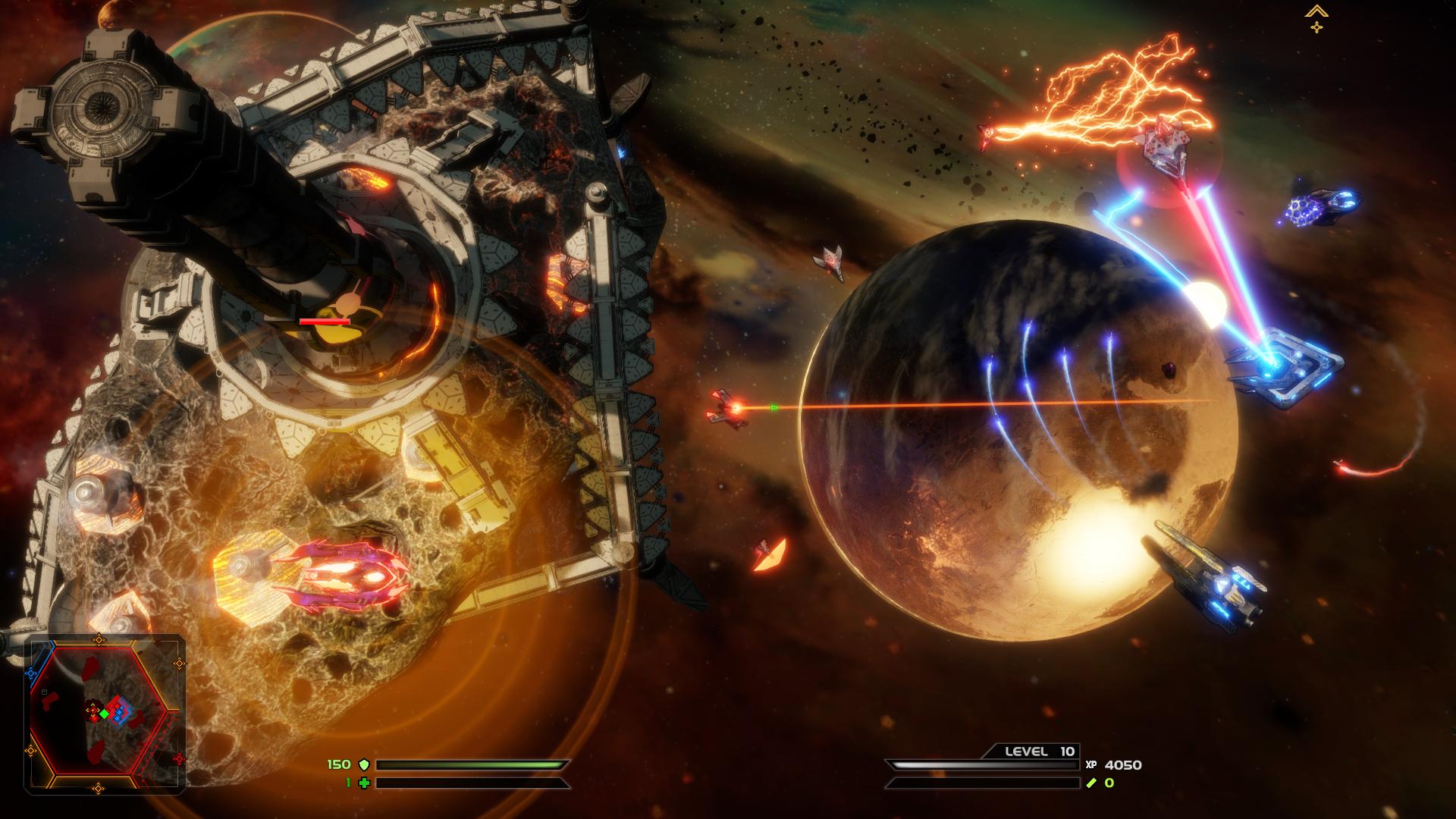Select the gold compass diamond marker below the chevron

click(1317, 27)
